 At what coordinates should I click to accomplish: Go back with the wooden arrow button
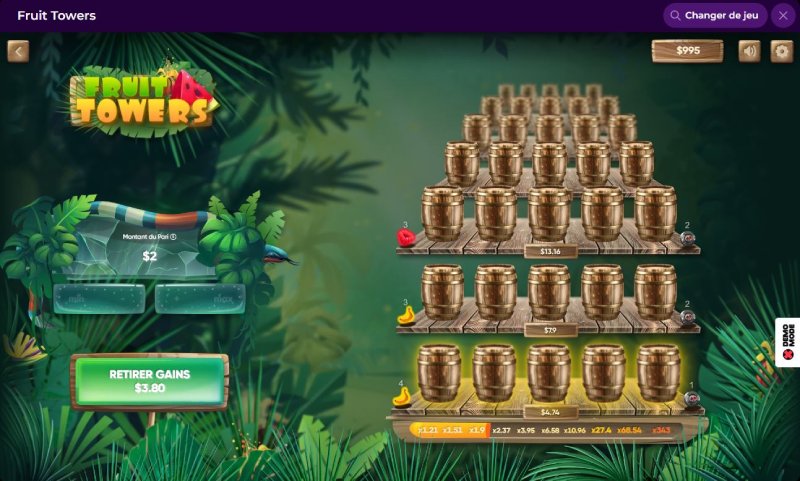pyautogui.click(x=18, y=51)
